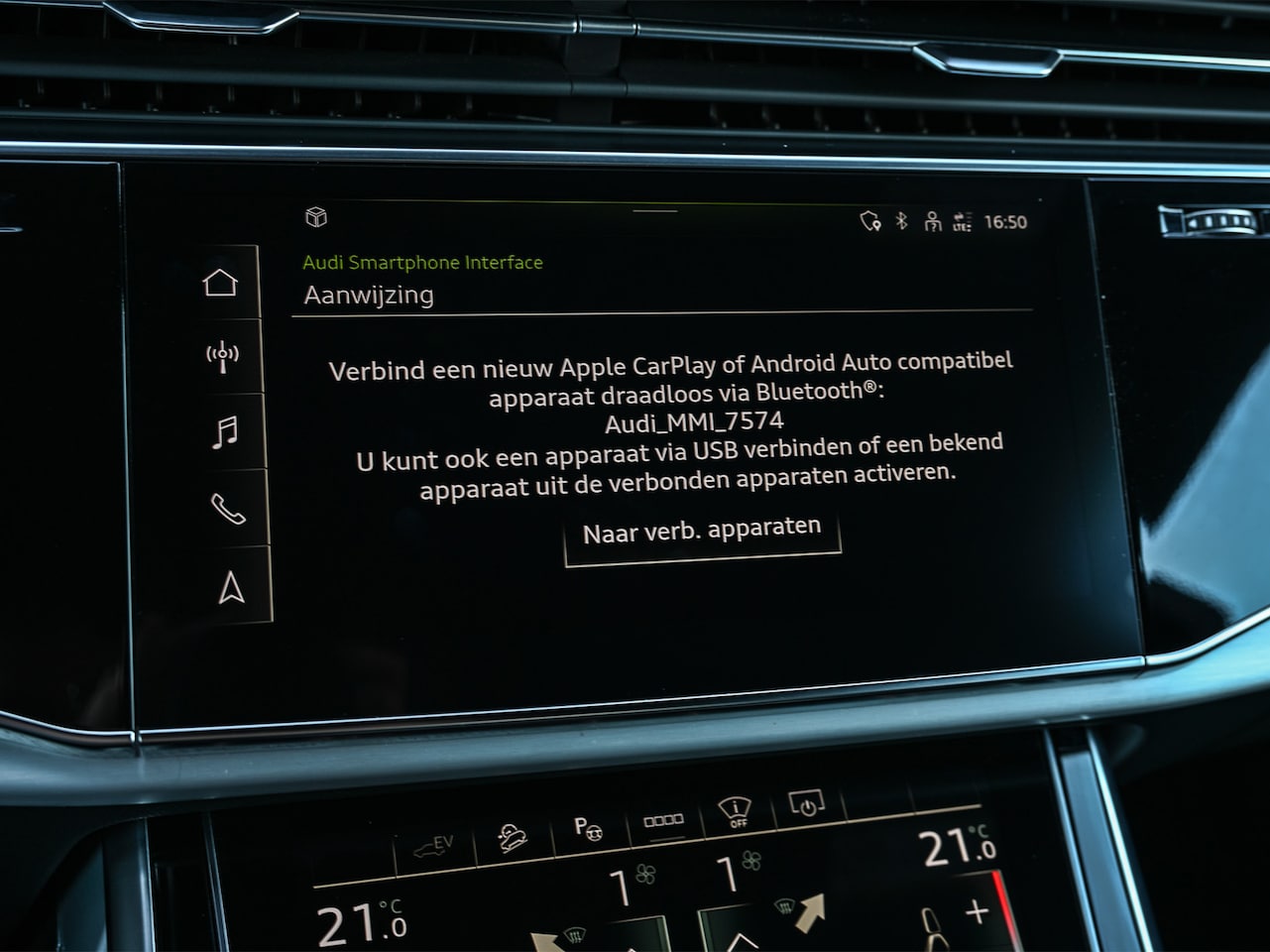
Task: Click the cube icon in the top bar
Action: coord(316,217)
